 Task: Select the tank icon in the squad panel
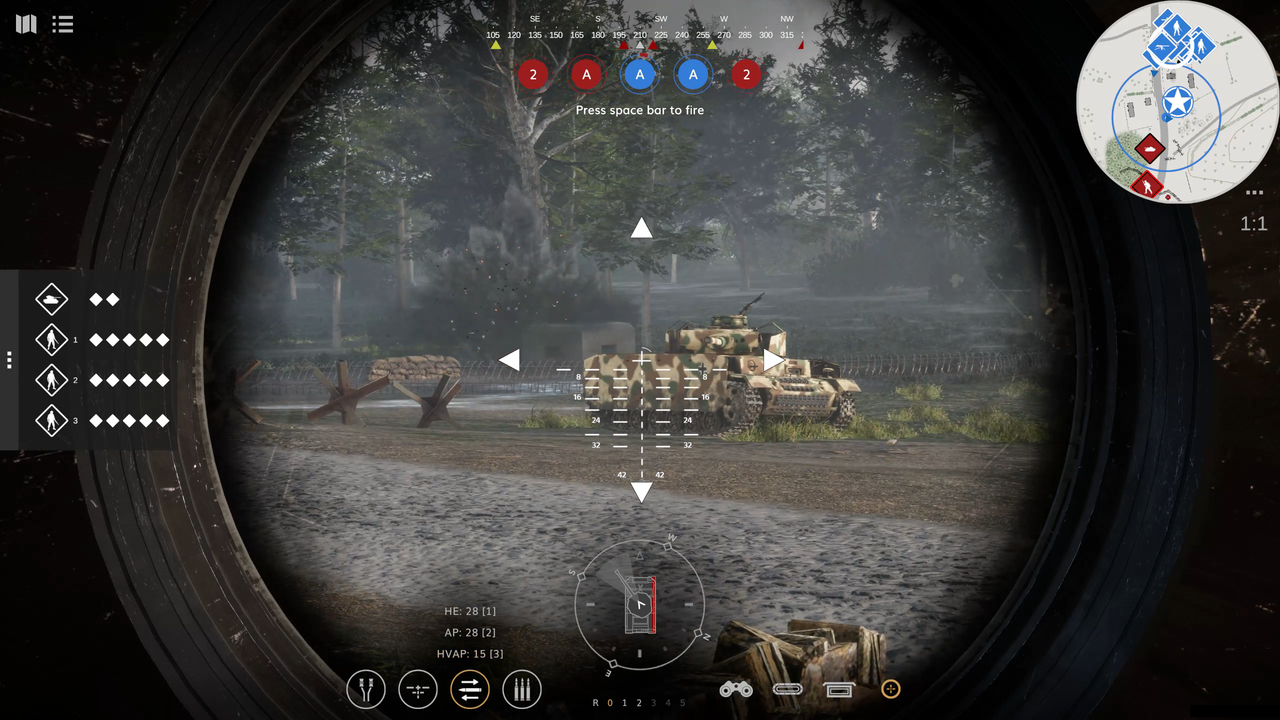[51, 299]
